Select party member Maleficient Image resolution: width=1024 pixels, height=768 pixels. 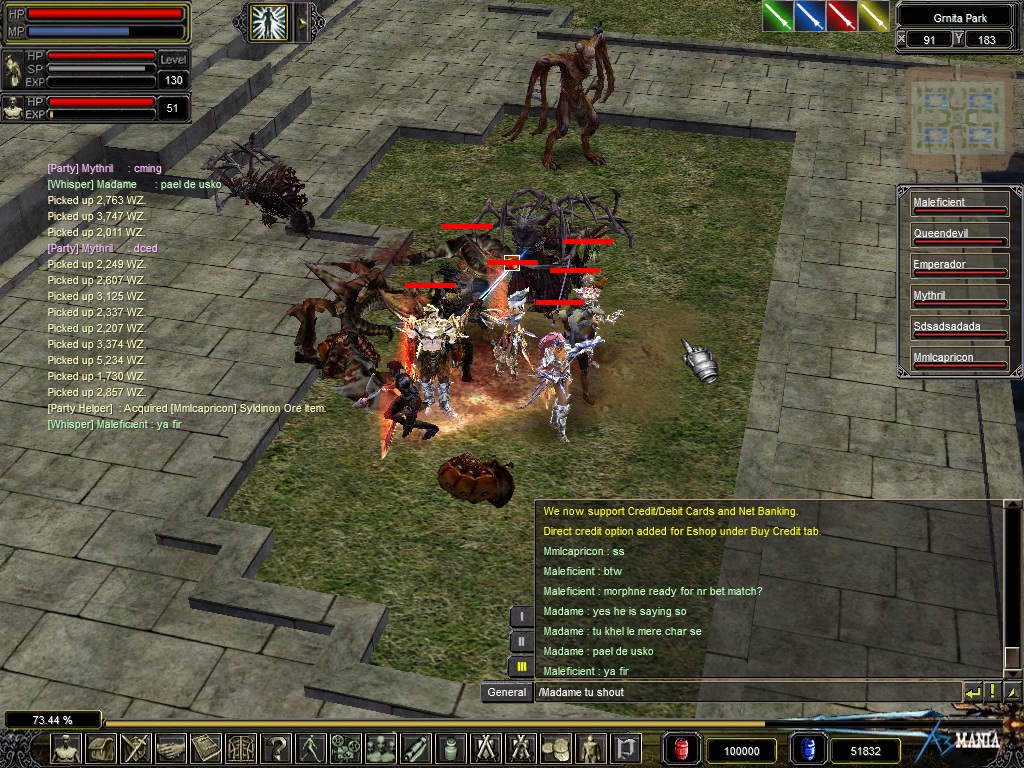[958, 205]
